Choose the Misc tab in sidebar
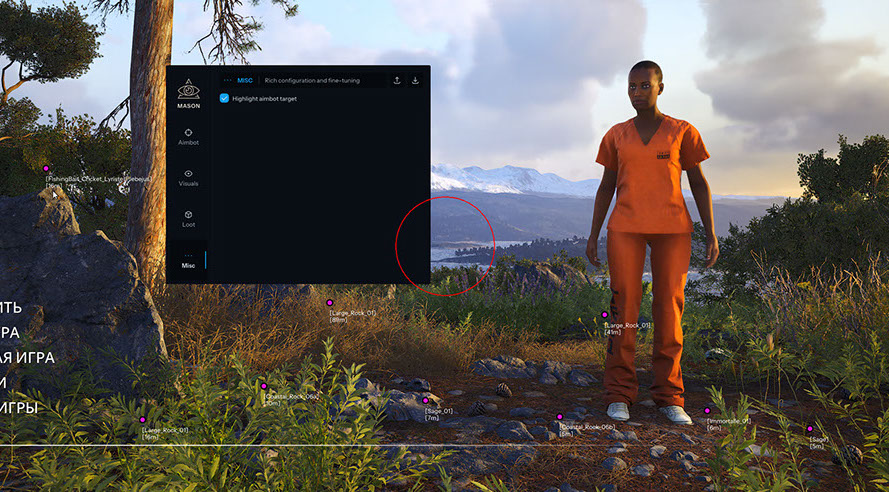This screenshot has width=889, height=492. [188, 260]
